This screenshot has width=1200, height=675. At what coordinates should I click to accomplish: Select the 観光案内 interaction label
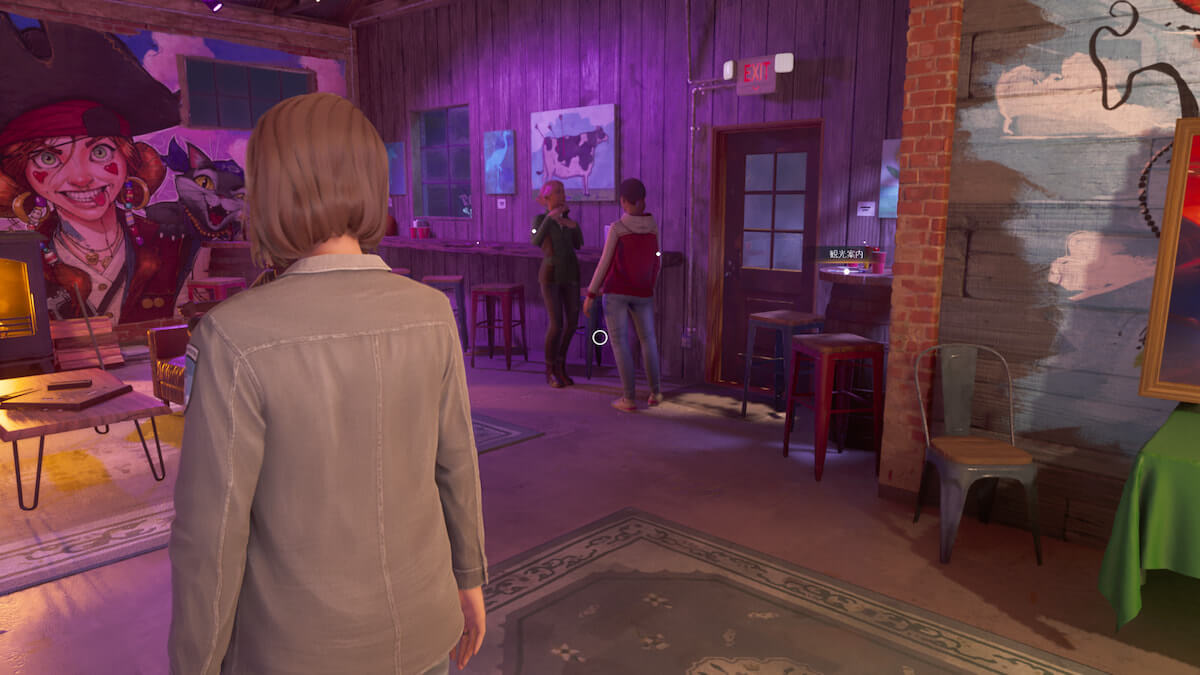tap(845, 255)
